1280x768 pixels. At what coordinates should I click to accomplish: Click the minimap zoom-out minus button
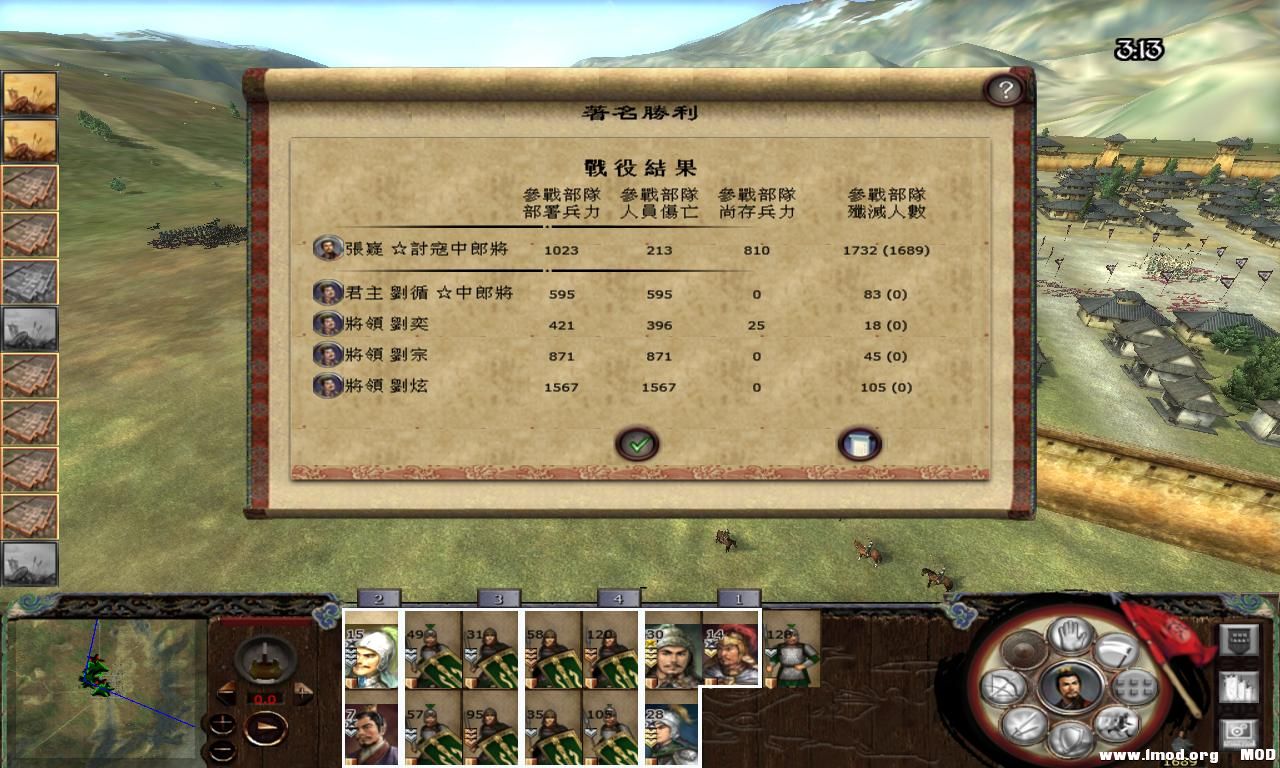pyautogui.click(x=224, y=749)
